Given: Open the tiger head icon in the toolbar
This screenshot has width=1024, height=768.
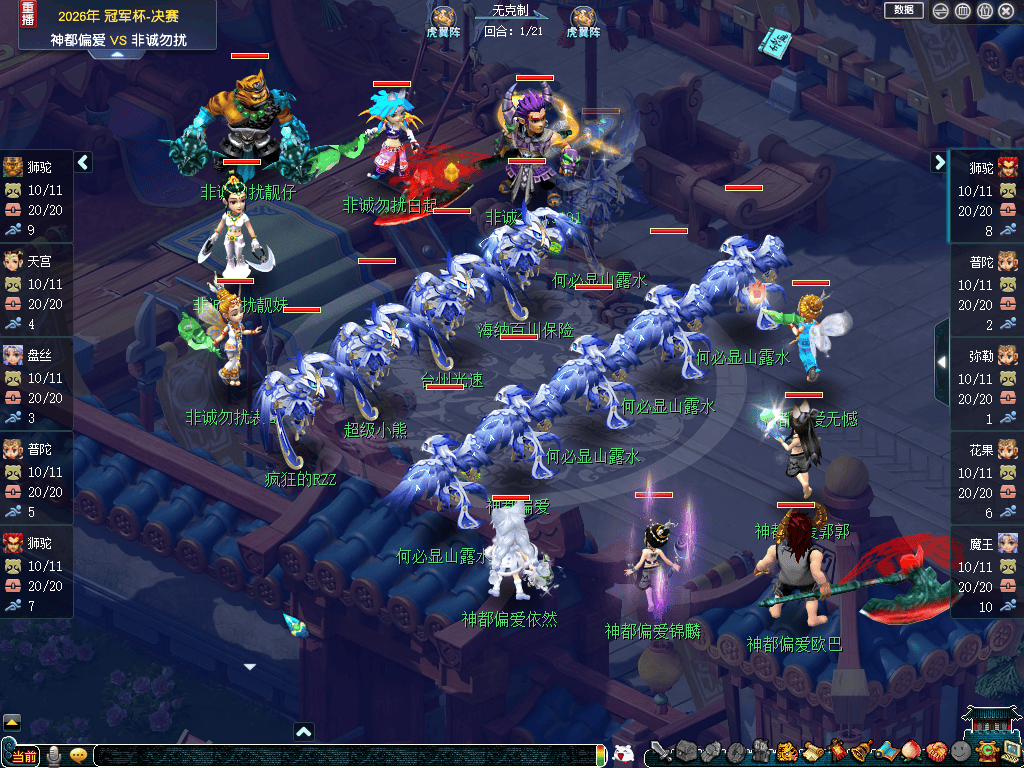Looking at the screenshot, I should (787, 752).
